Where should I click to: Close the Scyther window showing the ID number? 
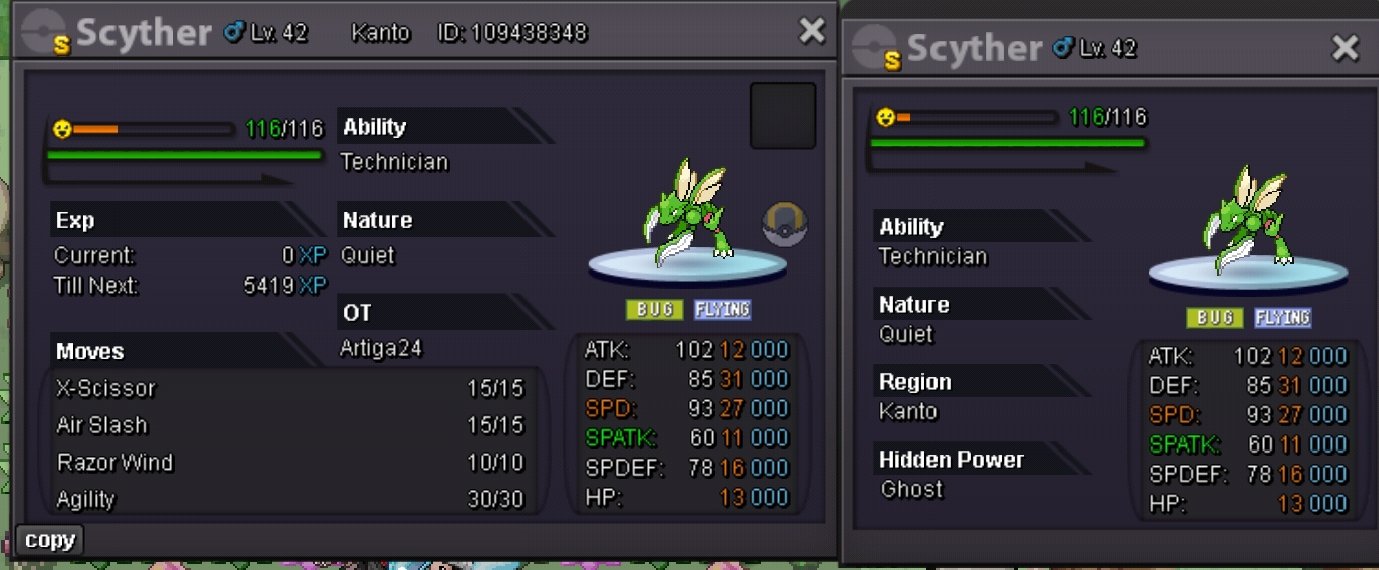(811, 32)
